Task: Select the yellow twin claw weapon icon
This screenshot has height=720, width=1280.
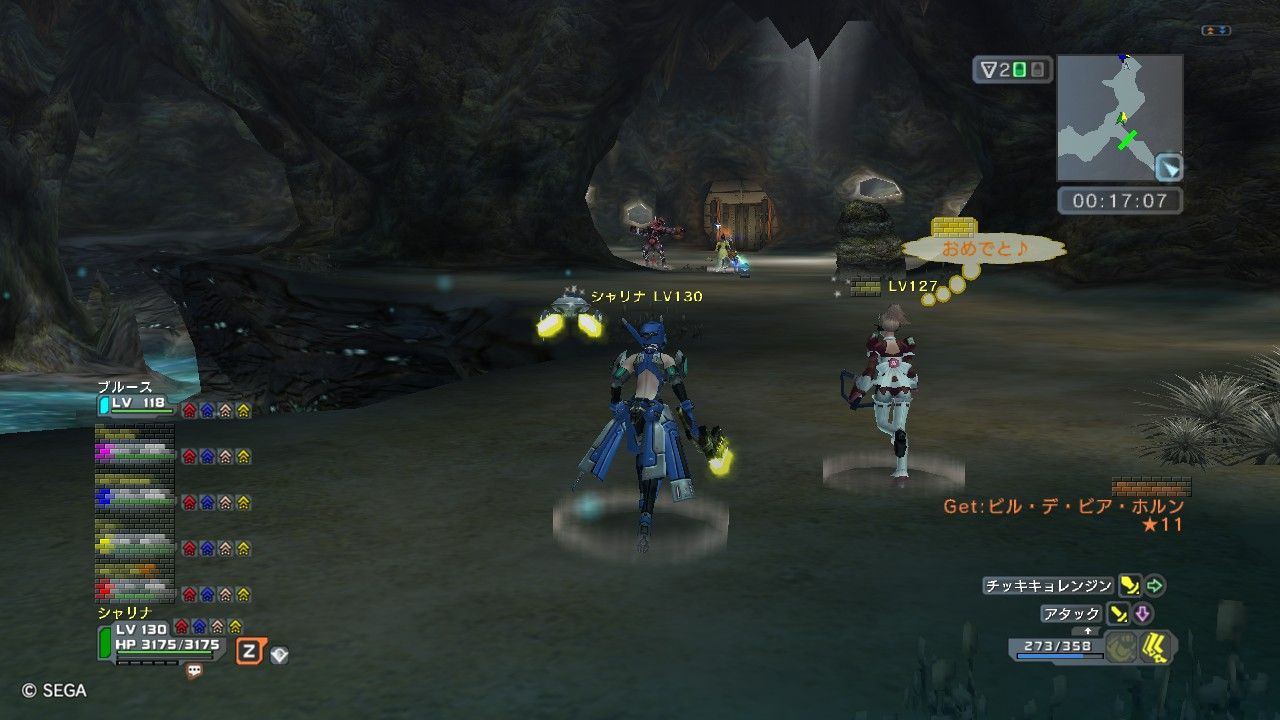Action: (x=1157, y=646)
